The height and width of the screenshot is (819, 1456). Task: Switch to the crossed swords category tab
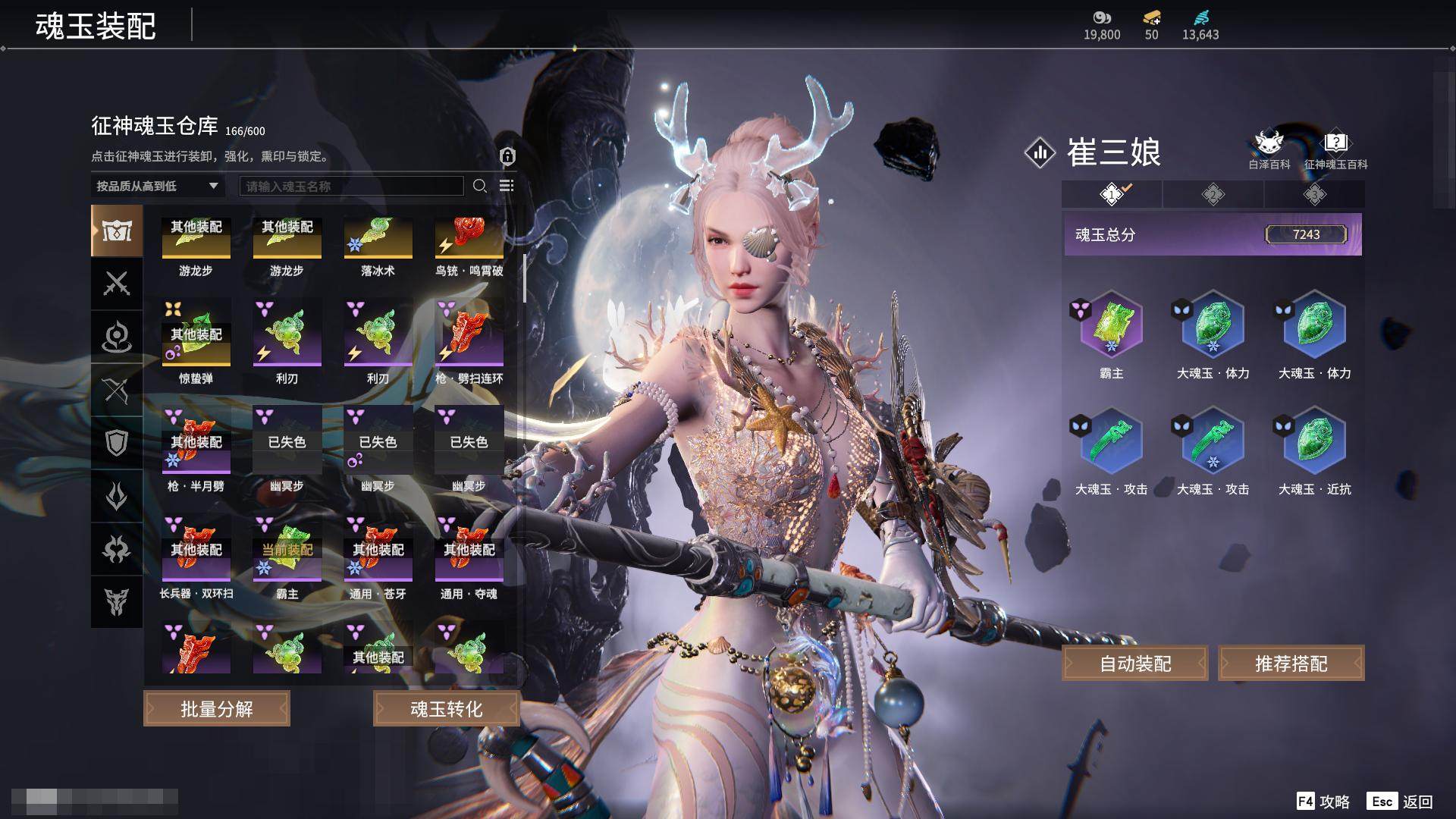(117, 284)
